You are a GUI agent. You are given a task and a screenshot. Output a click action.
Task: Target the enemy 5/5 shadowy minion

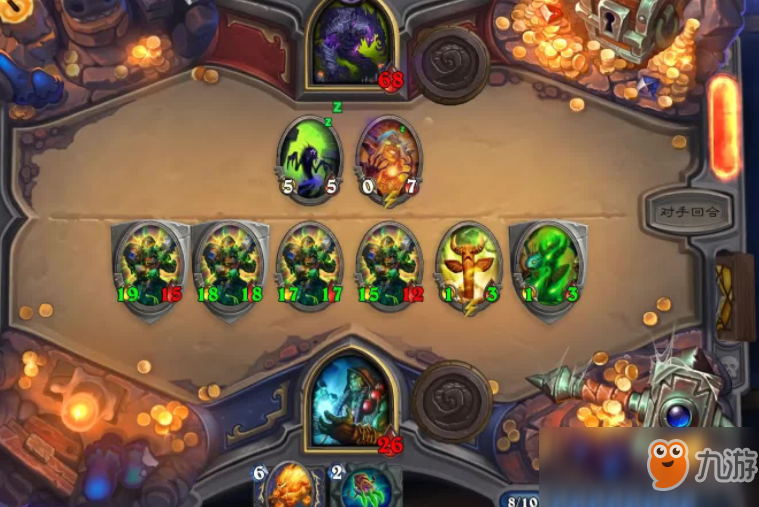click(x=309, y=158)
